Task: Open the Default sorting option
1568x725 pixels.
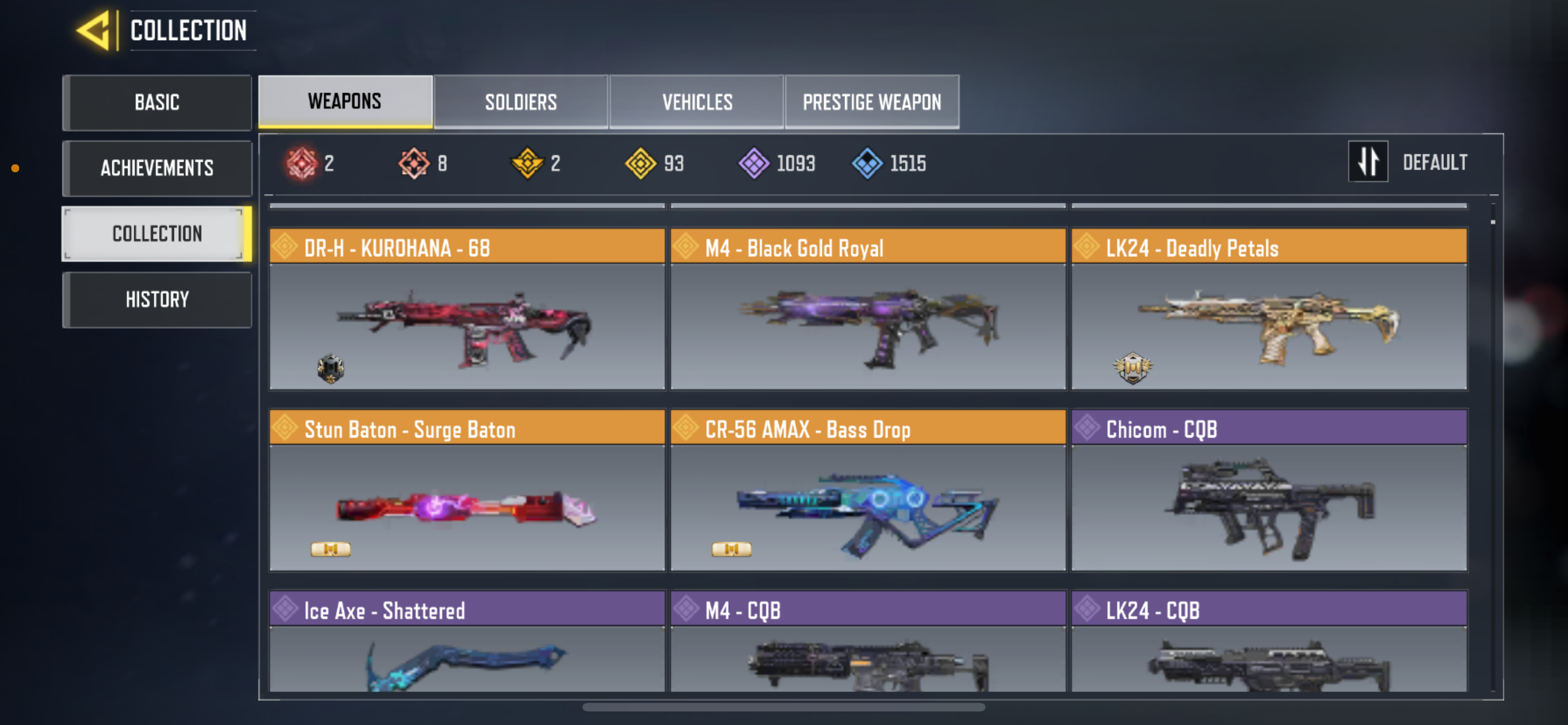Action: [x=1435, y=161]
